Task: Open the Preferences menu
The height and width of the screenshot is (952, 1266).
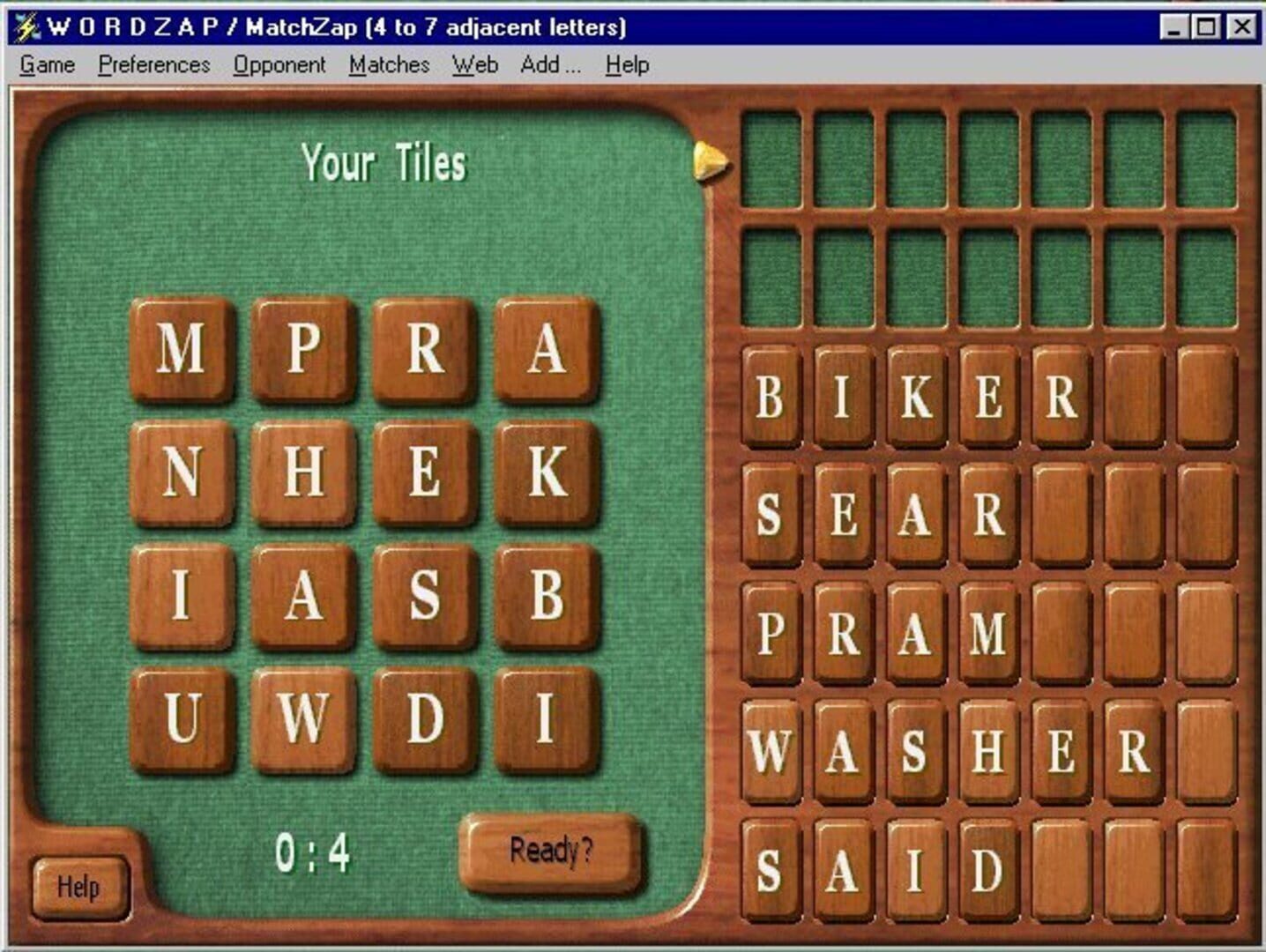Action: pyautogui.click(x=154, y=64)
